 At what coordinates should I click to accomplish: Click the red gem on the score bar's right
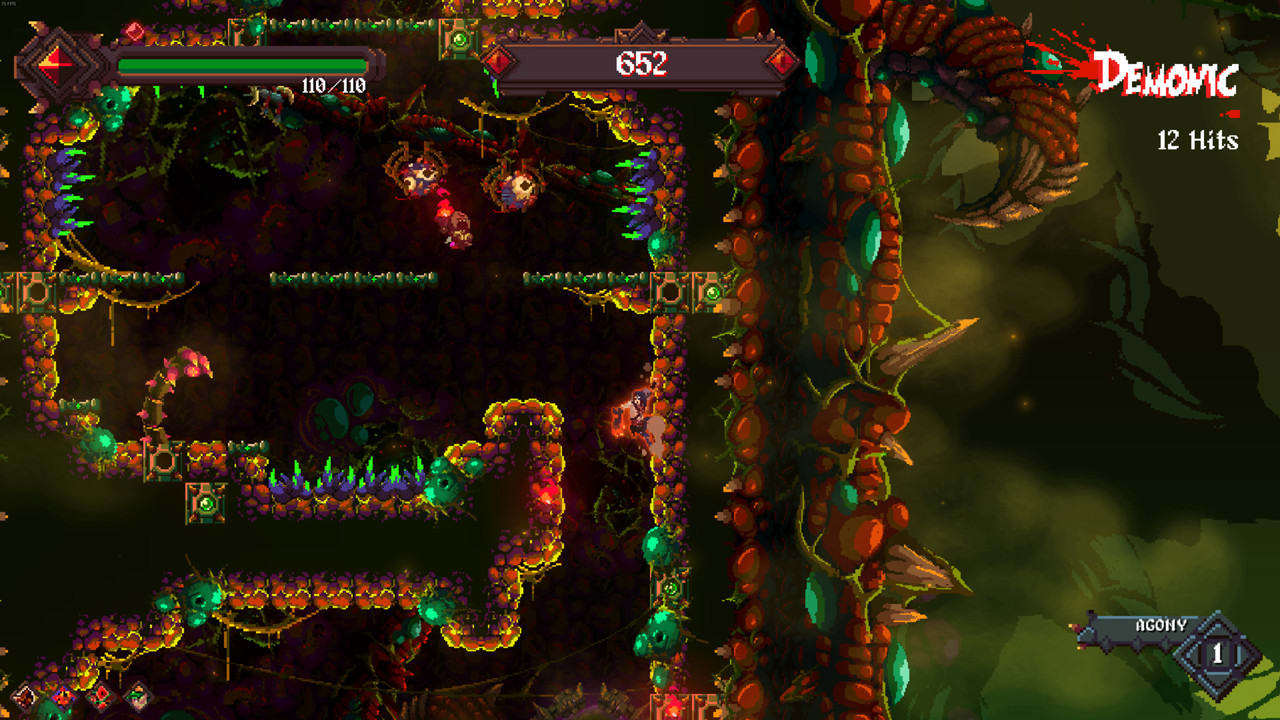[782, 63]
